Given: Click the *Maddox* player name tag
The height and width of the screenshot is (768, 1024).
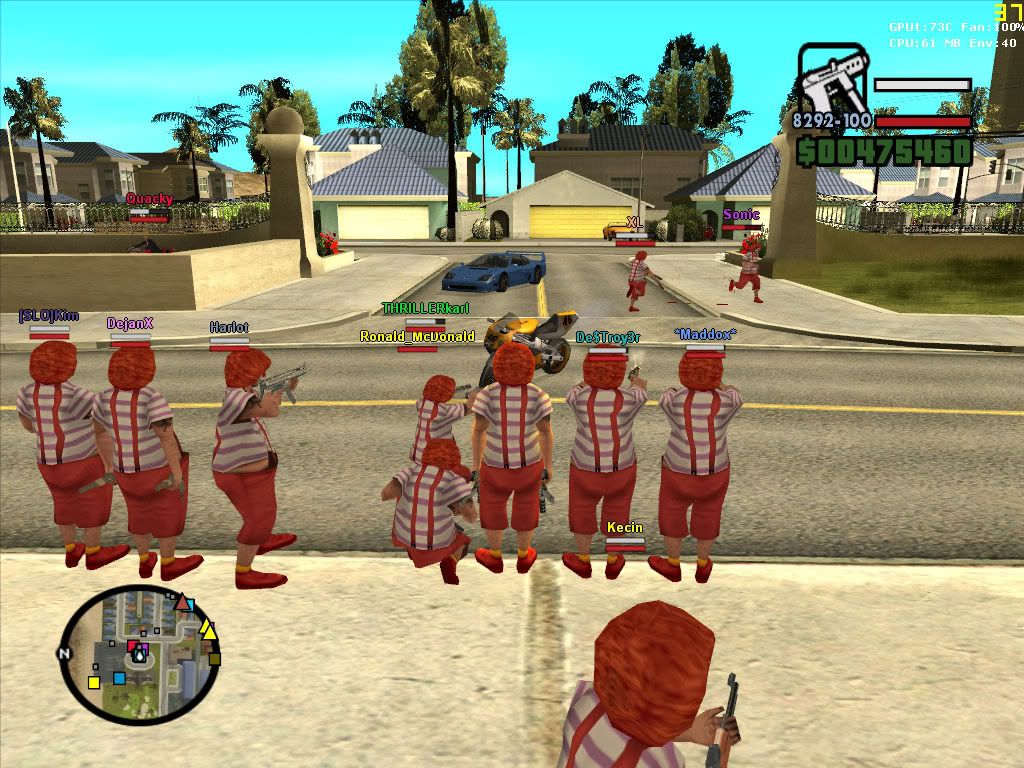Looking at the screenshot, I should pyautogui.click(x=705, y=334).
